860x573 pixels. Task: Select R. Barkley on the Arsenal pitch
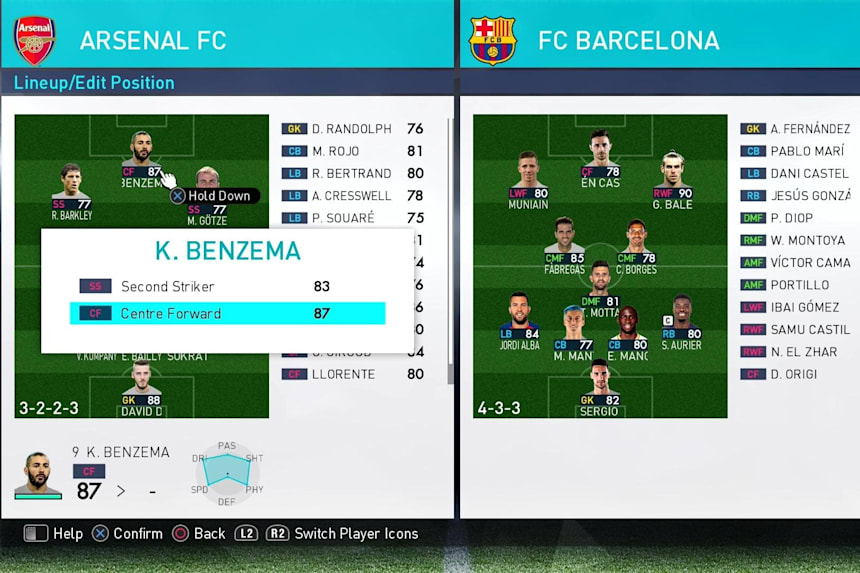[x=71, y=190]
